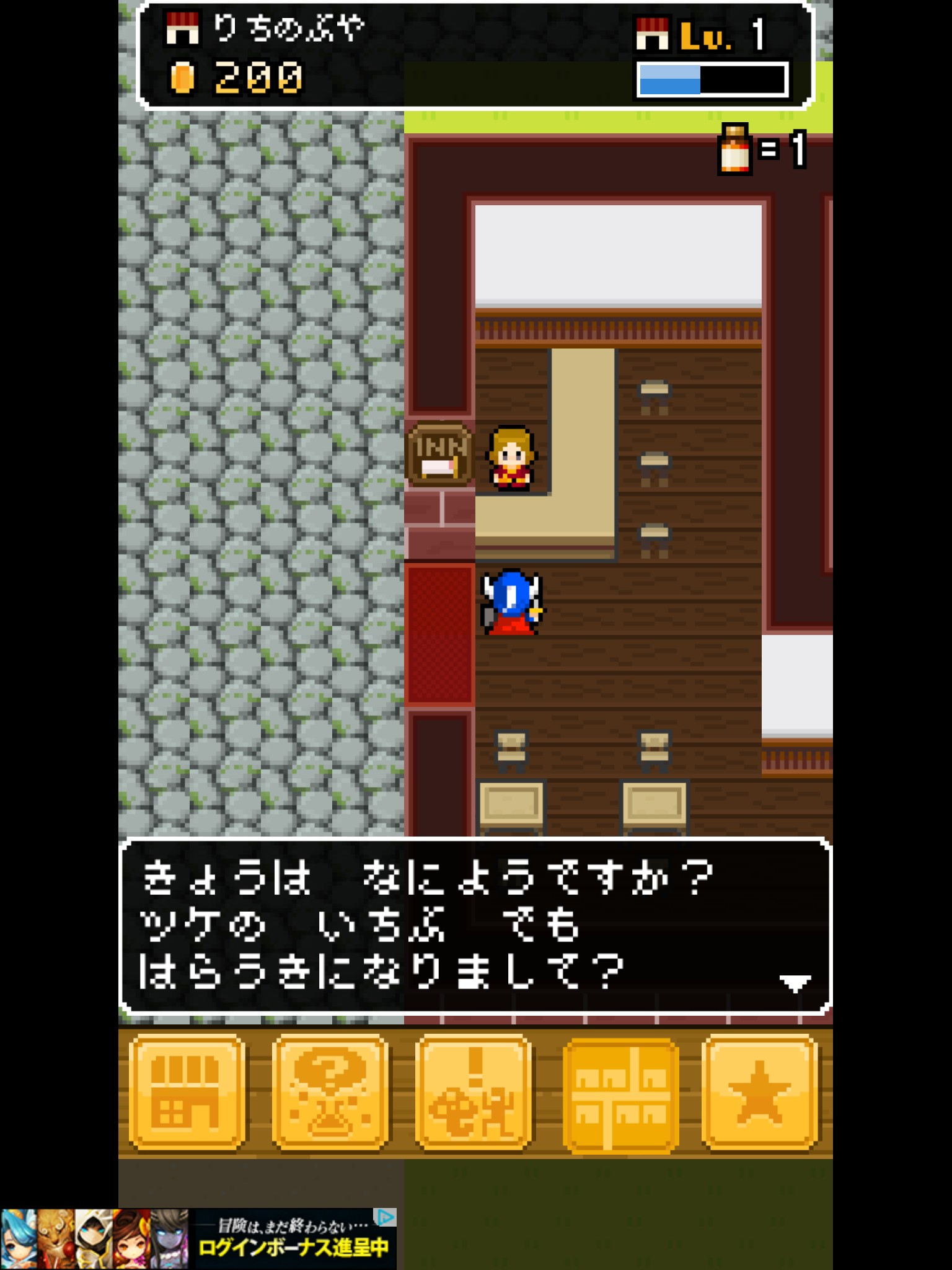Open the exclamation mark alert button

(x=474, y=1092)
